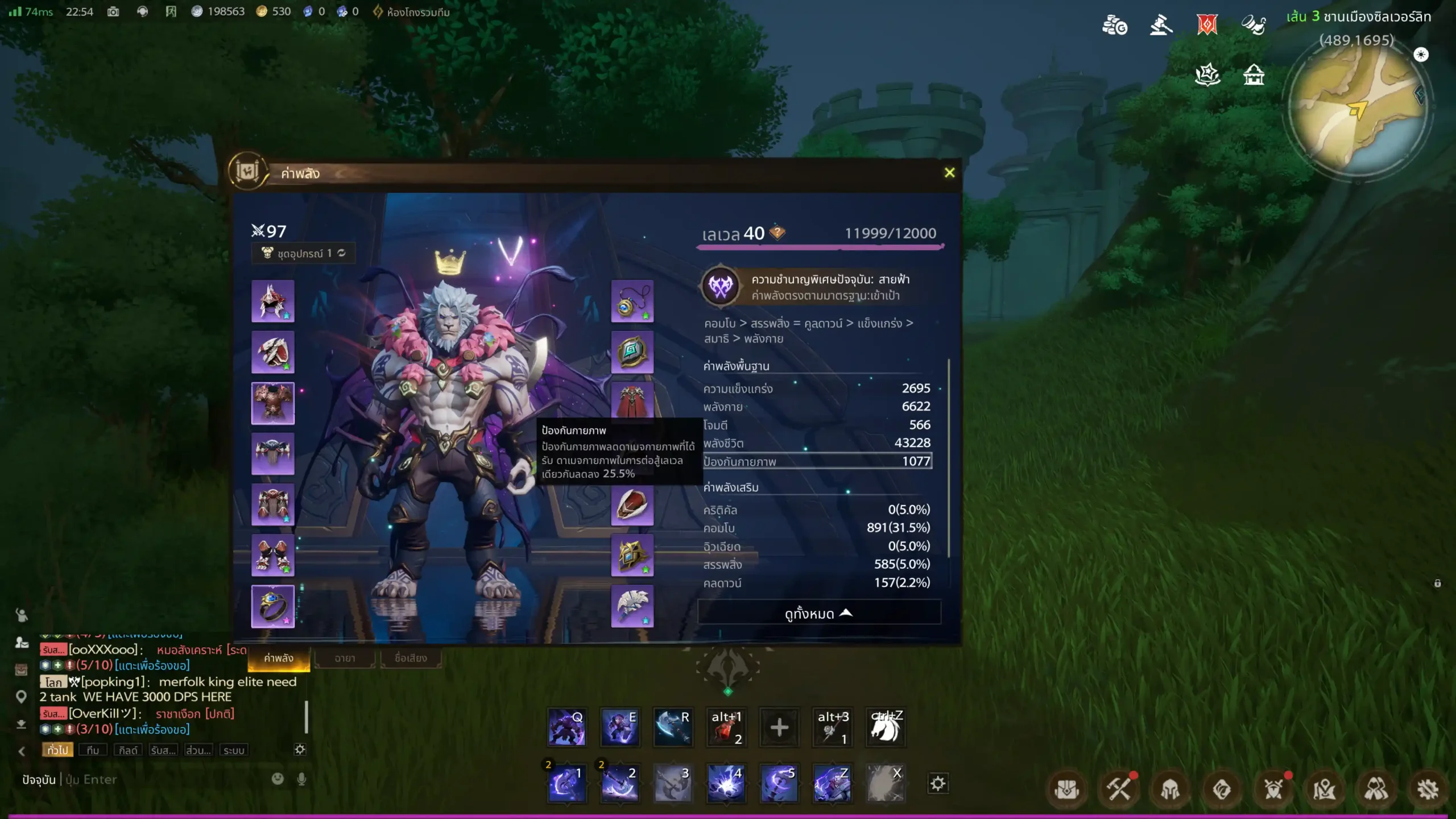Select the ป้องกันกายภาพ stat row
This screenshot has width=1456, height=819.
click(817, 461)
